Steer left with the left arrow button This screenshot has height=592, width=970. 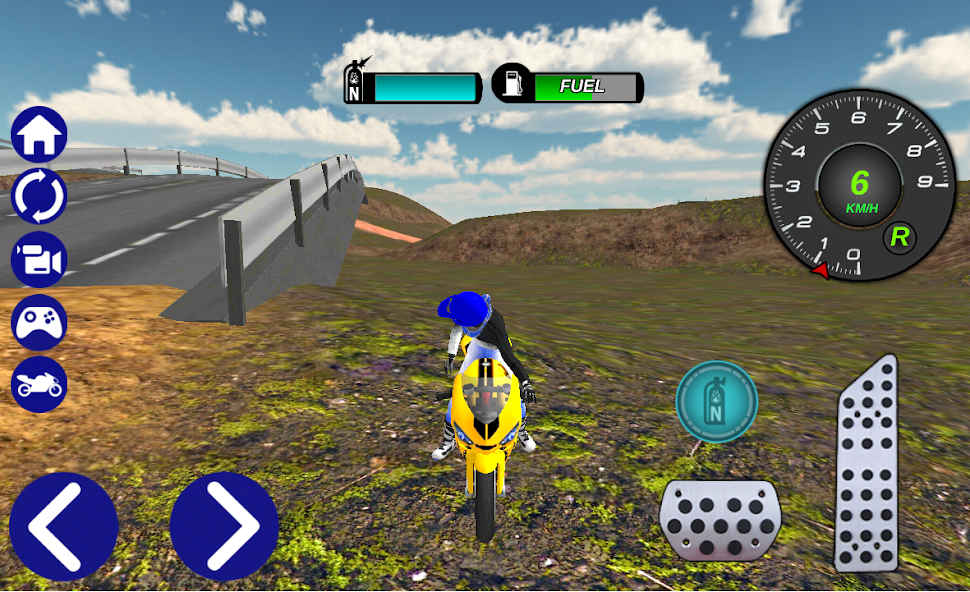tap(63, 526)
